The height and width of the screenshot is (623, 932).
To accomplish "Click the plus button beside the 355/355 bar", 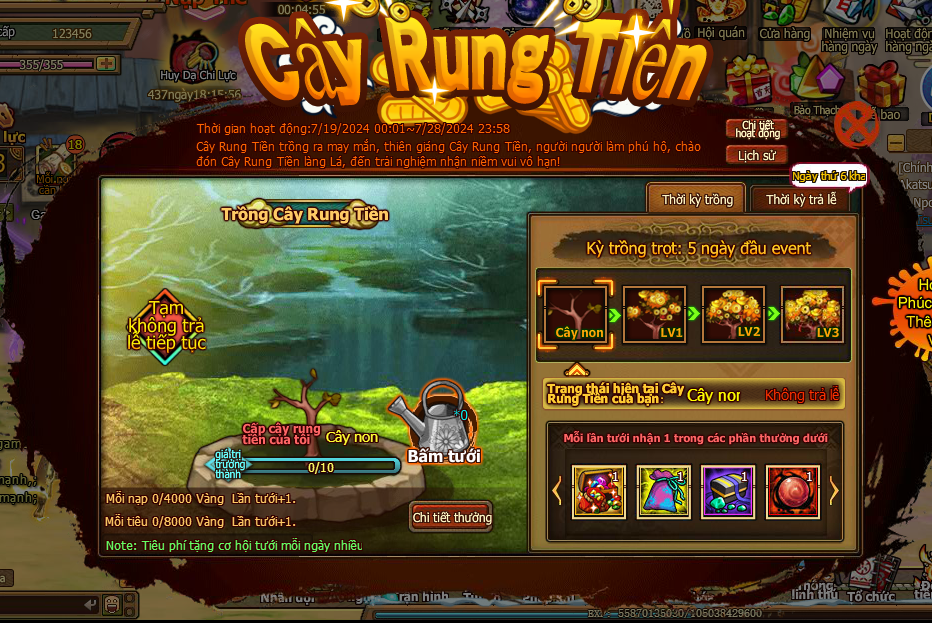I will tap(104, 64).
